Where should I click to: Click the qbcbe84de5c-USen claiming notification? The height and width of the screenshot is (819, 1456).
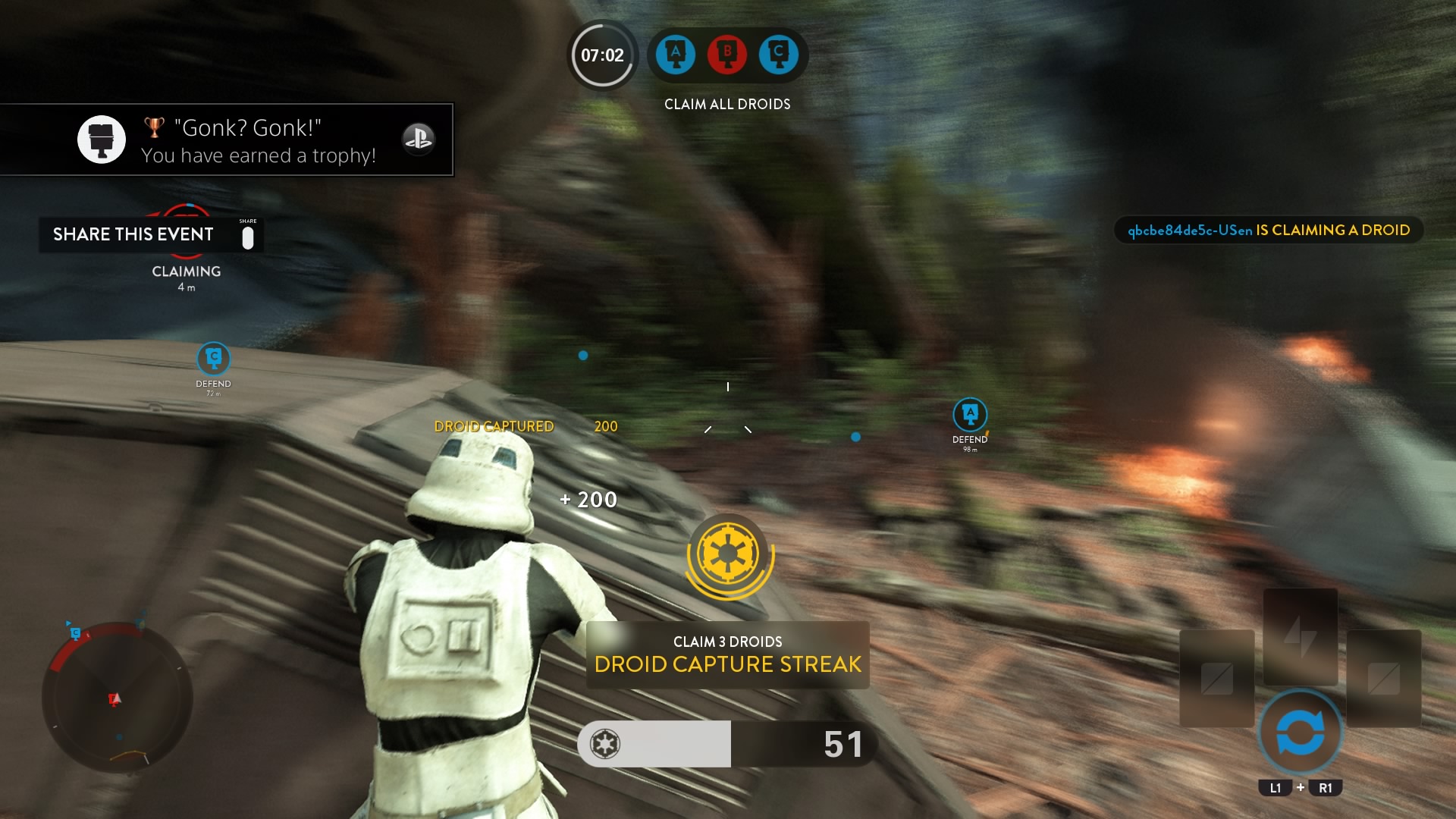click(x=1269, y=230)
